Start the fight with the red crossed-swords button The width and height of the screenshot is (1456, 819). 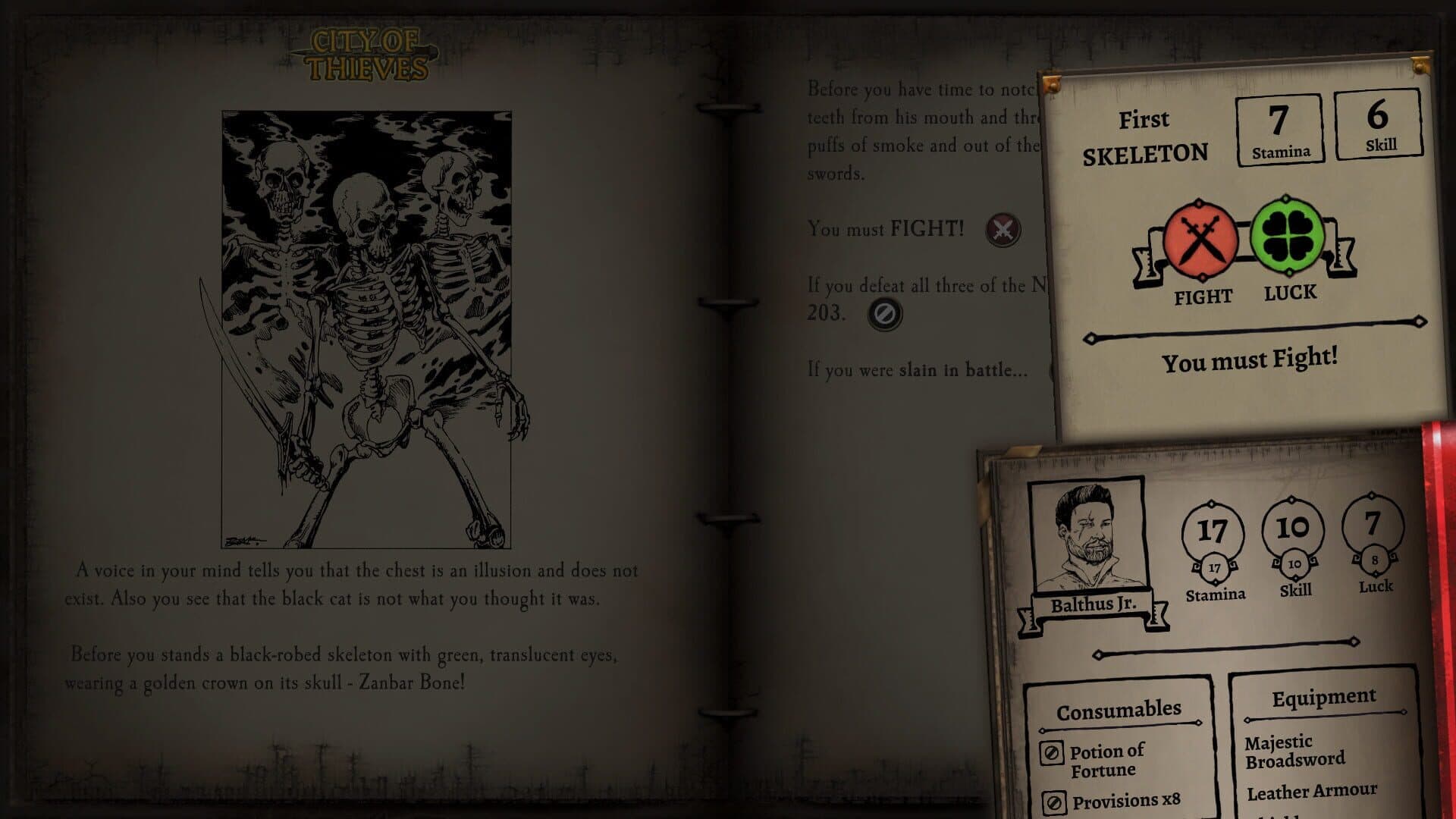point(1200,240)
